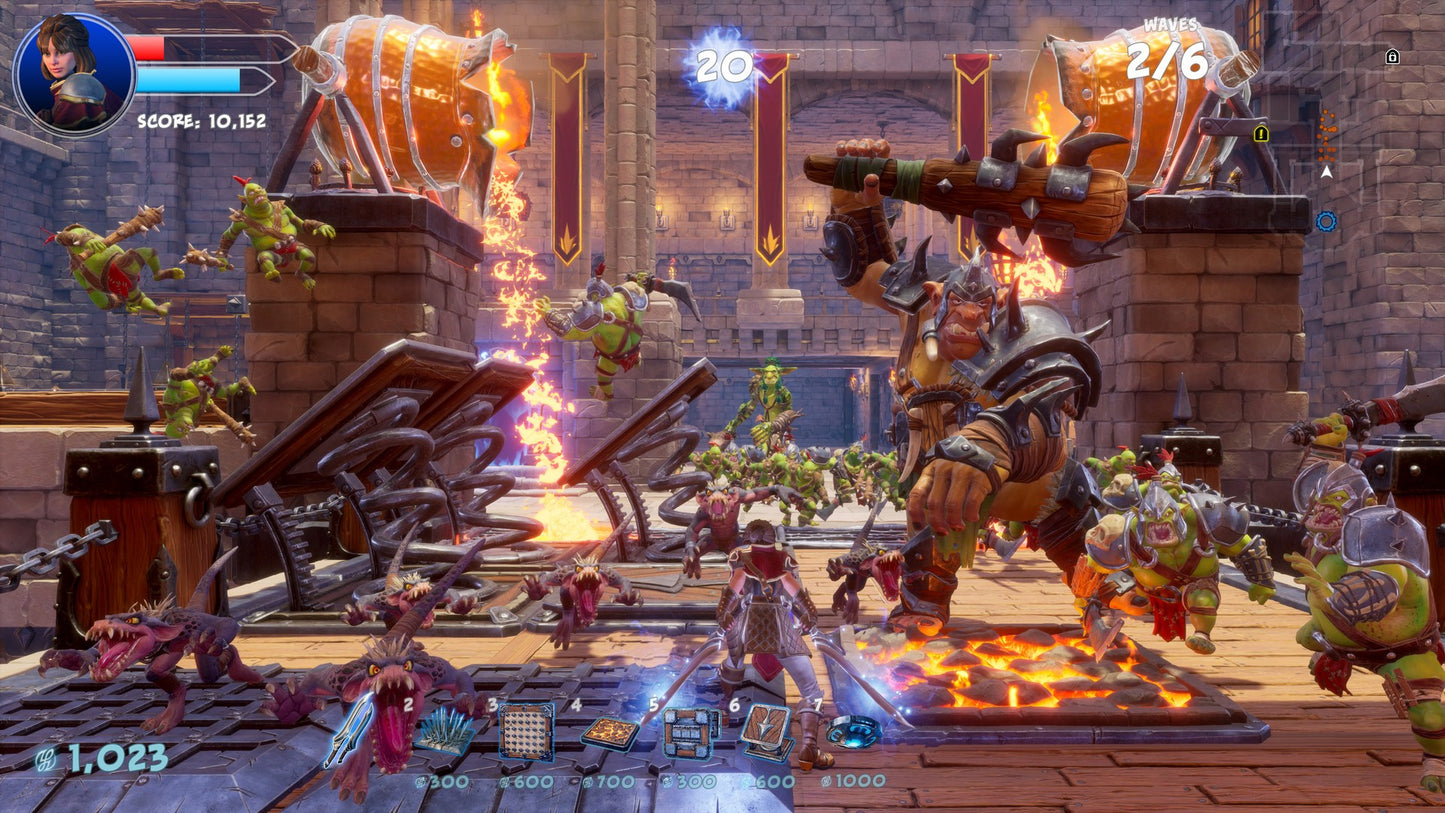Click the 300 cost label under the spike trap
Image resolution: width=1445 pixels, height=813 pixels.
click(x=445, y=780)
